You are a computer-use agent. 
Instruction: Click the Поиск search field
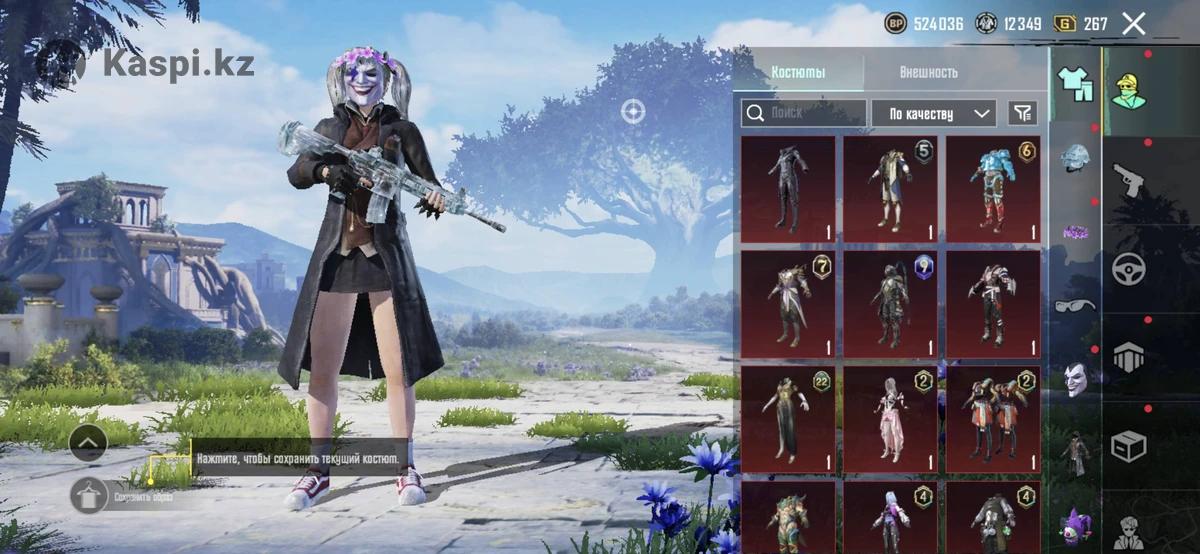tap(804, 113)
